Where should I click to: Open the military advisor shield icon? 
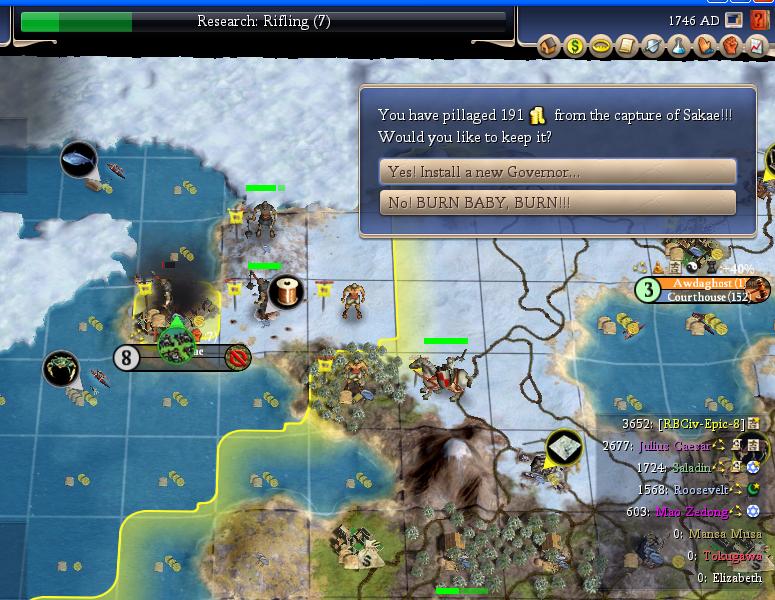pos(653,45)
